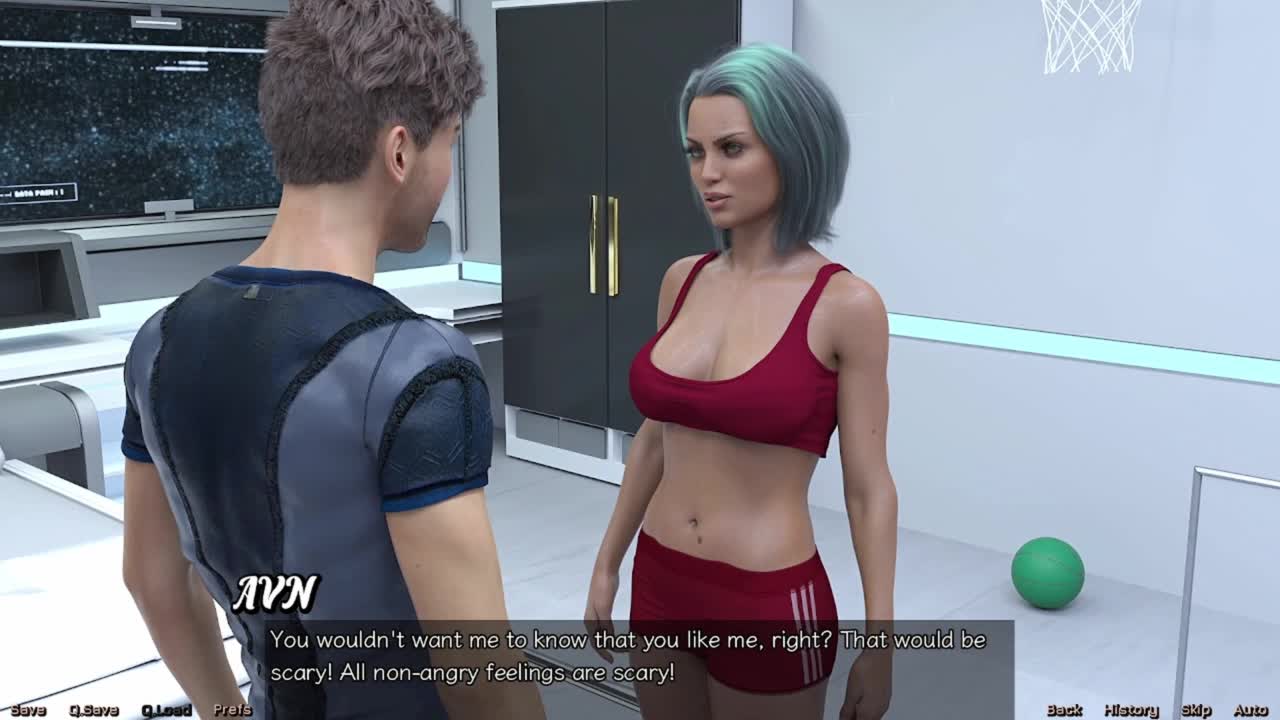
Task: Go Back one line of dialogue
Action: [x=1064, y=710]
